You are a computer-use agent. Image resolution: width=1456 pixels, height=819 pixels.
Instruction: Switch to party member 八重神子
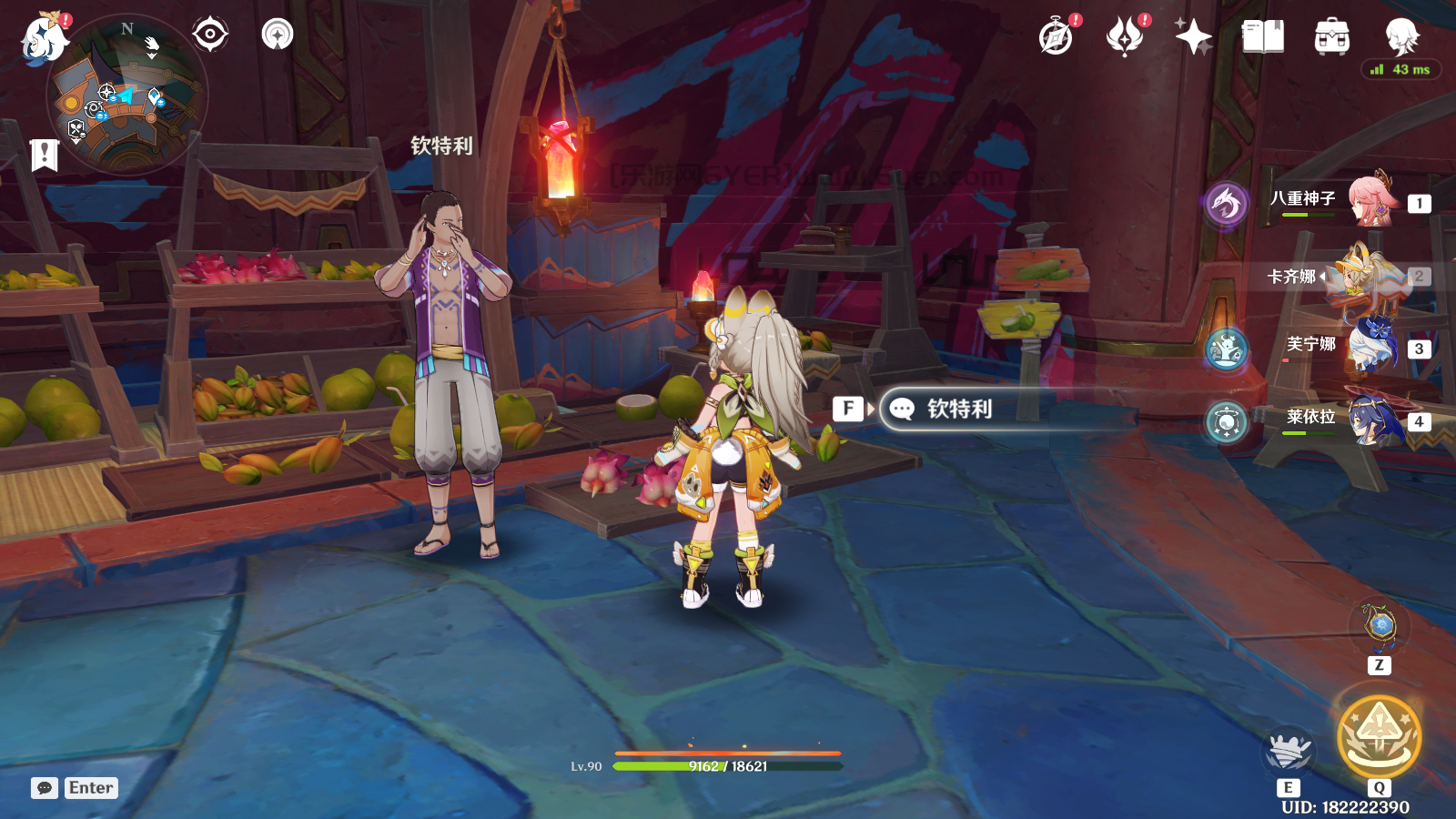point(1372,199)
